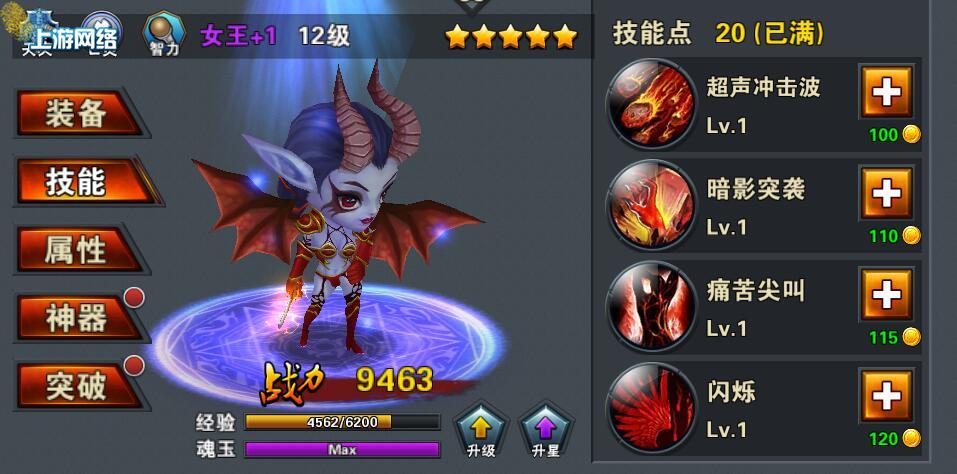Screen dimensions: 957x474
Task: Upgrade 闪烁 with its plus button
Action: 886,397
